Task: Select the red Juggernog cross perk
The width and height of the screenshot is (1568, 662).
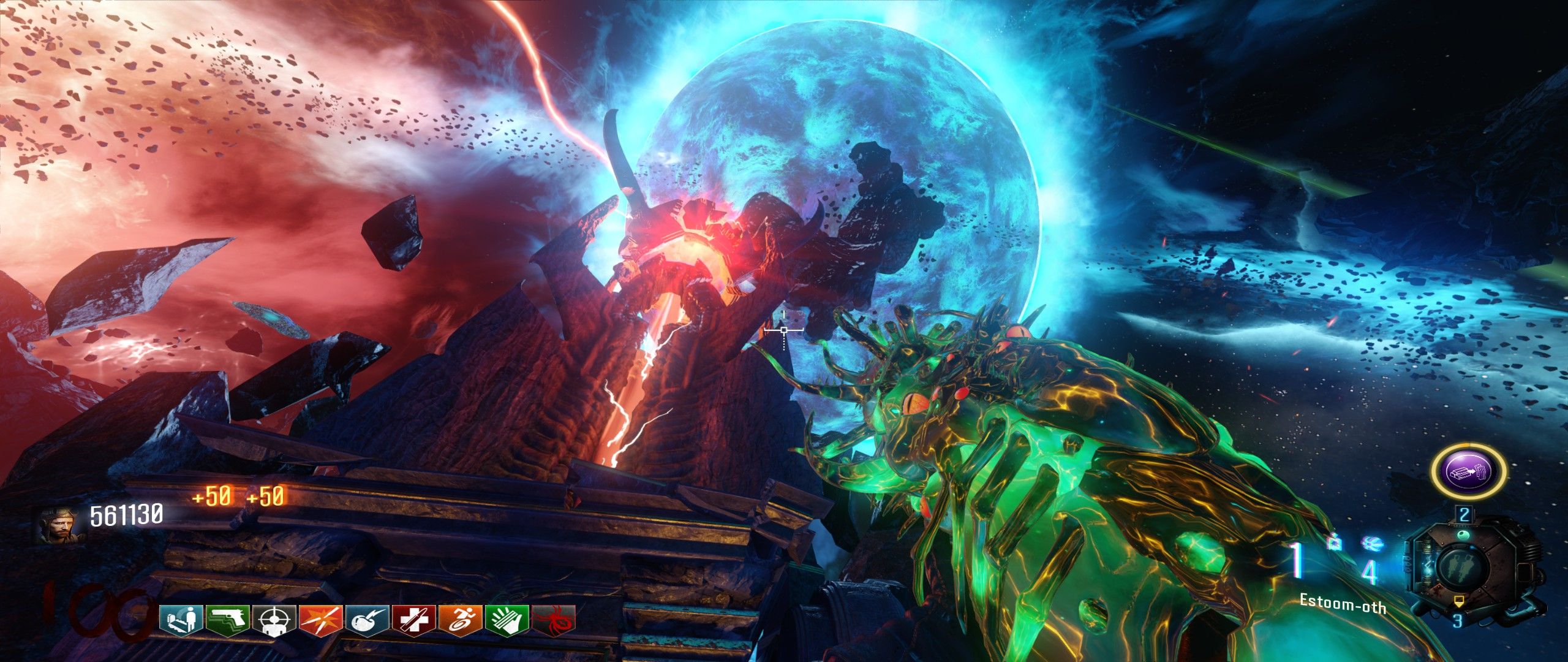Action: click(414, 620)
